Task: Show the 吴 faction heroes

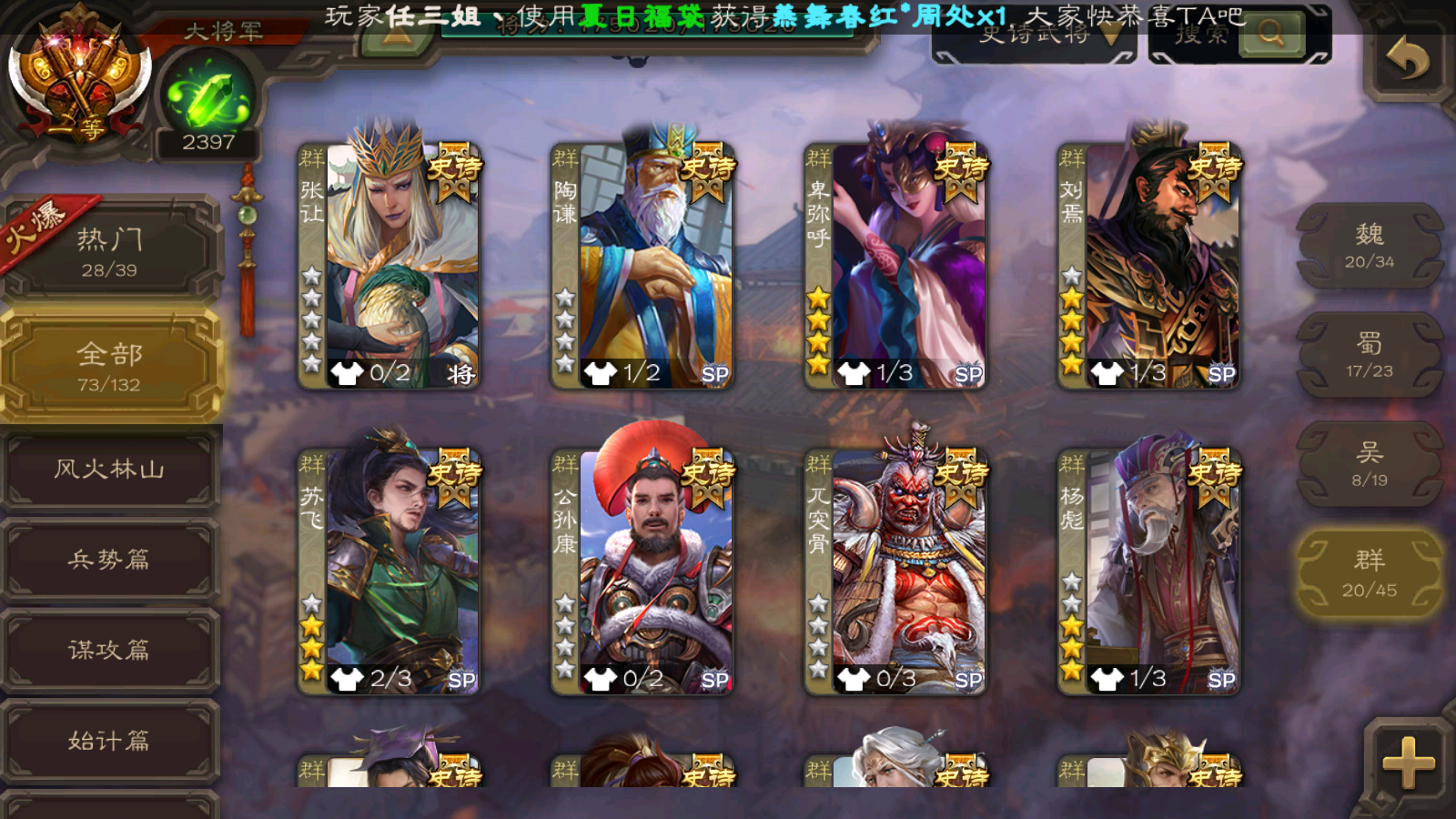Action: (1370, 464)
